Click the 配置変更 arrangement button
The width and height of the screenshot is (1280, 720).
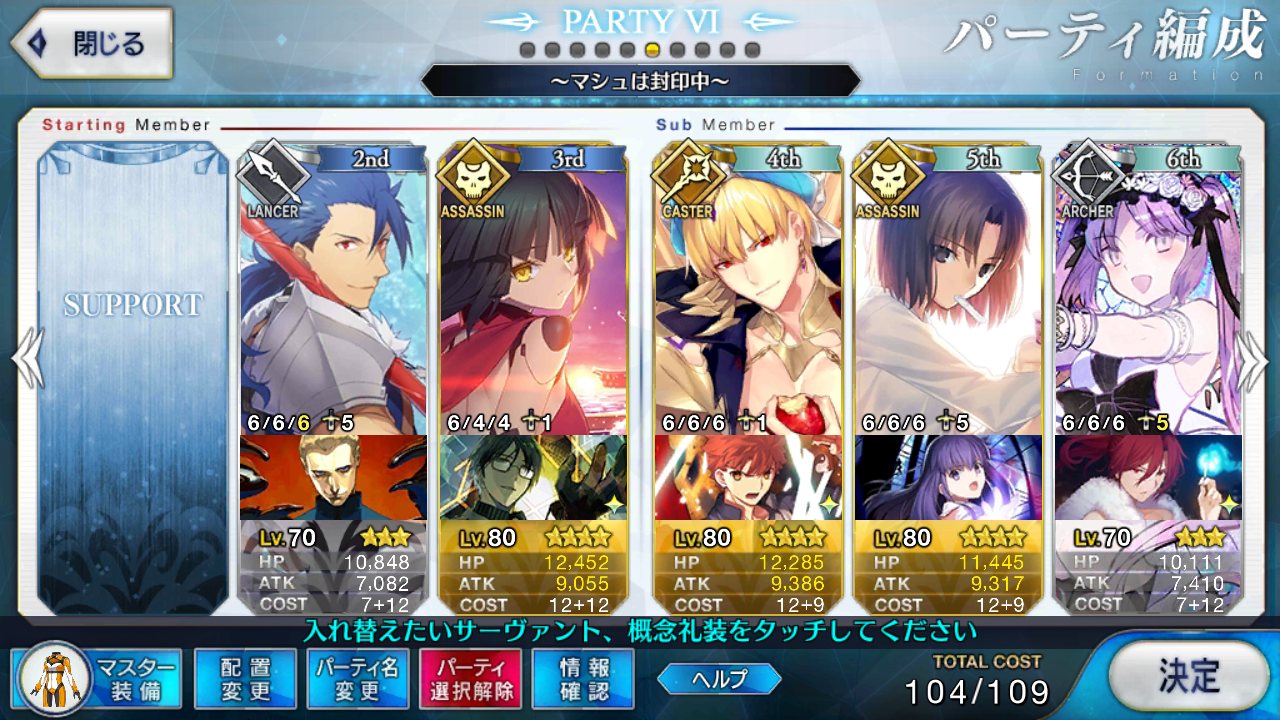point(245,679)
